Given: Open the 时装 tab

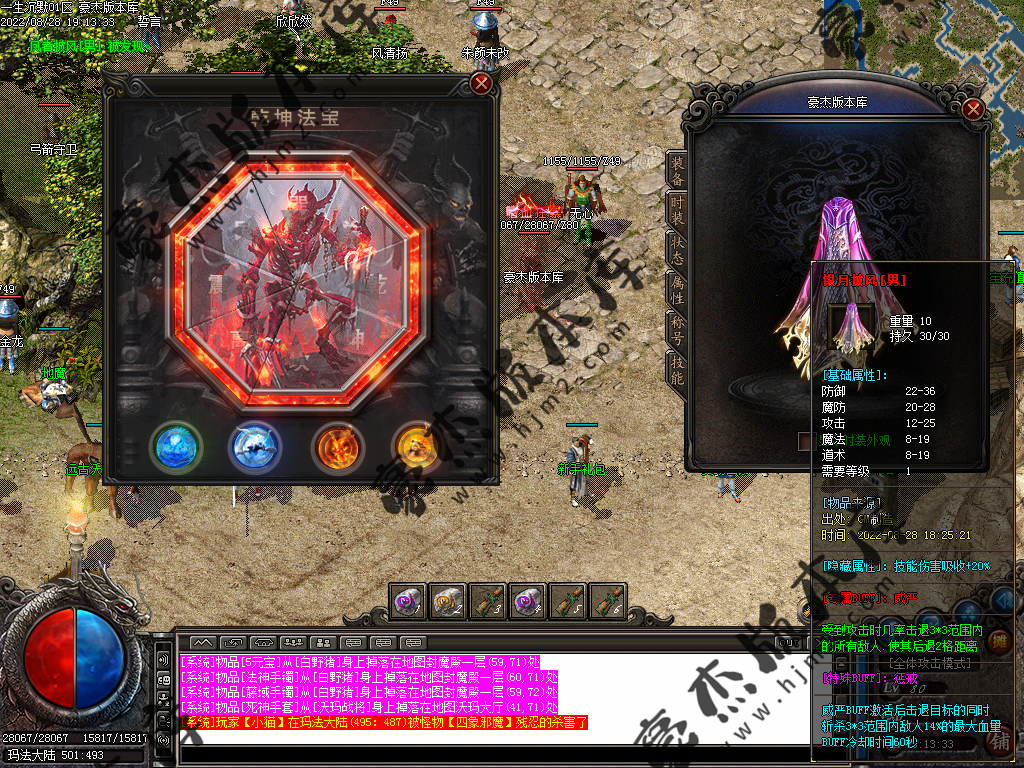Looking at the screenshot, I should click(677, 209).
